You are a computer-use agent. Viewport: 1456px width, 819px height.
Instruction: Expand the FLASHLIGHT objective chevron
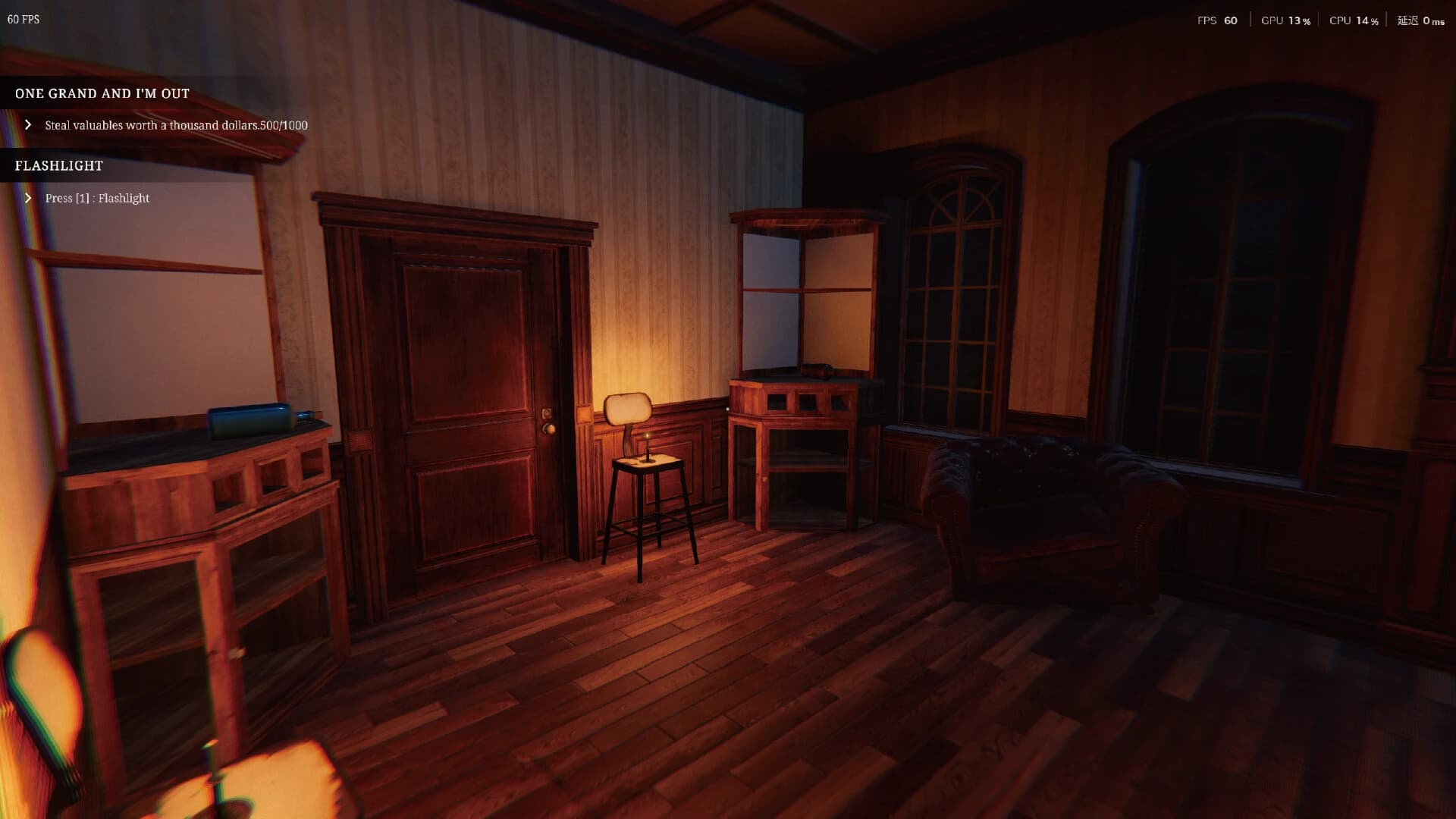tap(29, 198)
